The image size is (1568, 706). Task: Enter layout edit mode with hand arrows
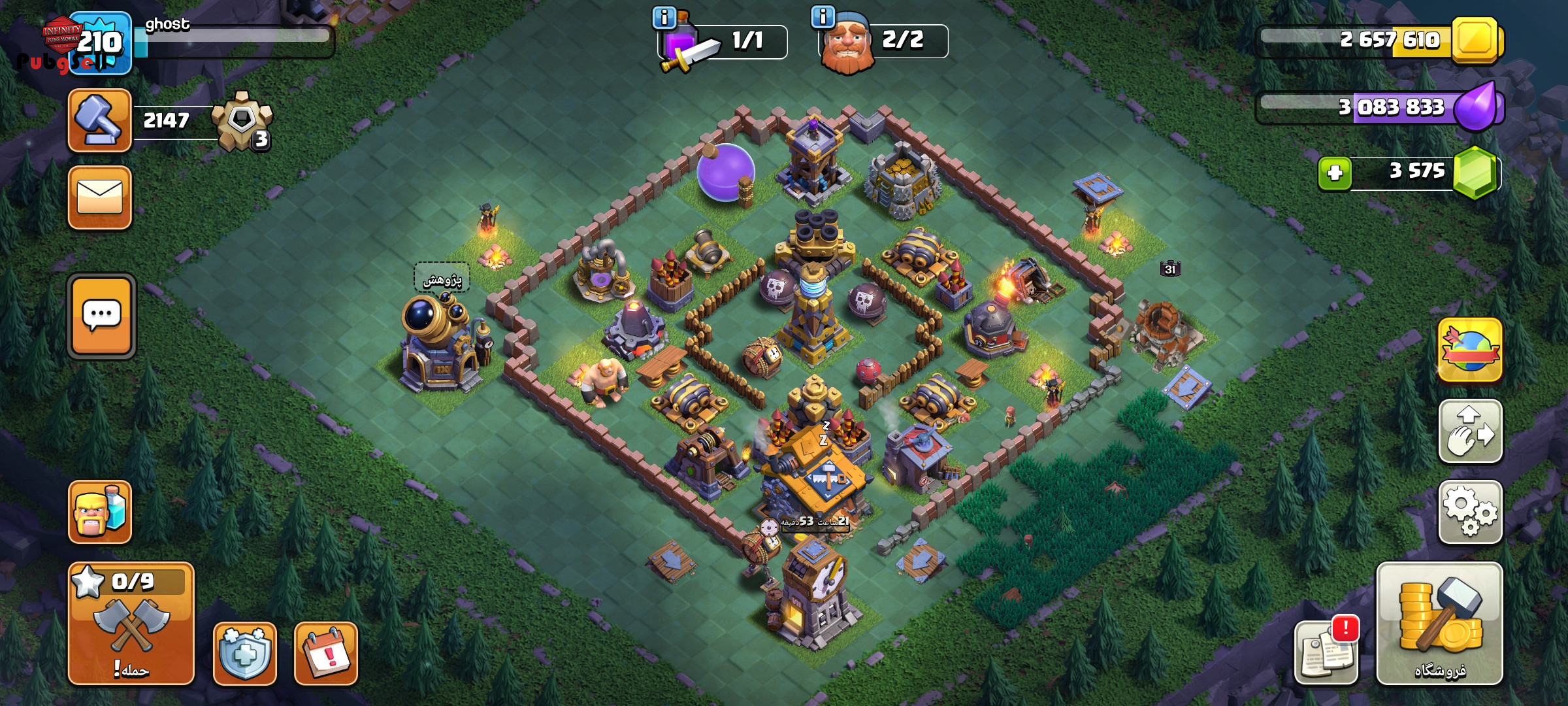1470,431
